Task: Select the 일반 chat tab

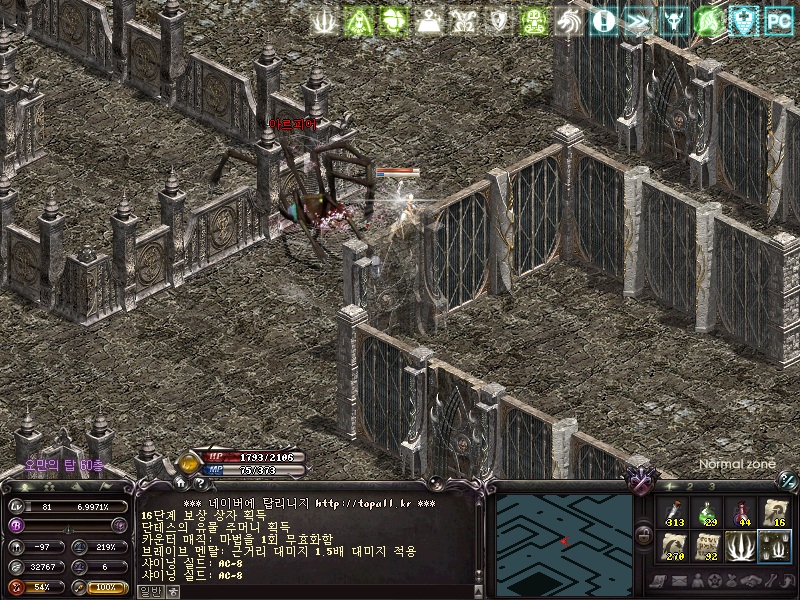Action: [x=148, y=591]
